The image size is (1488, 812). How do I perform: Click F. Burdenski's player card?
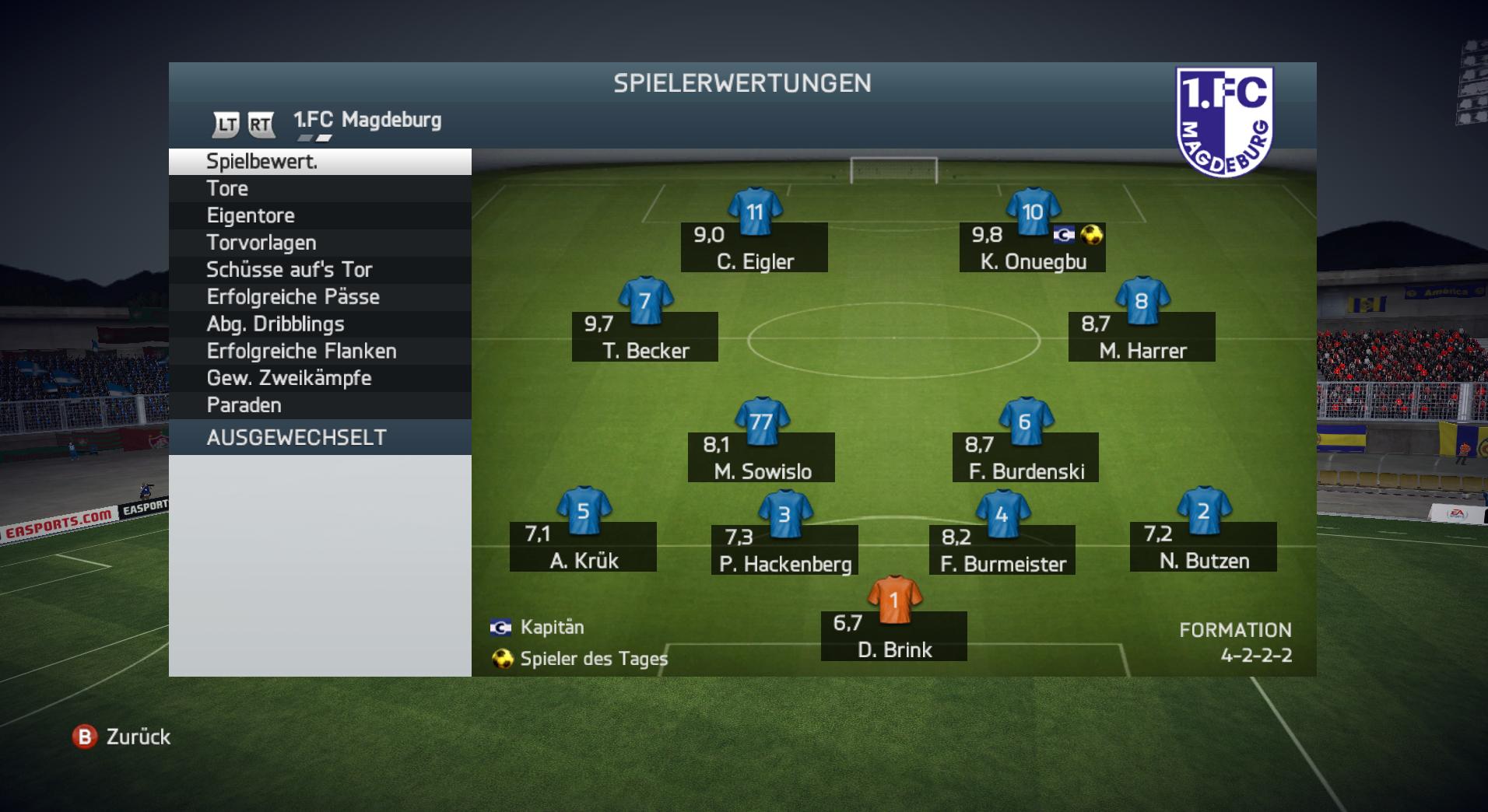click(x=1026, y=457)
